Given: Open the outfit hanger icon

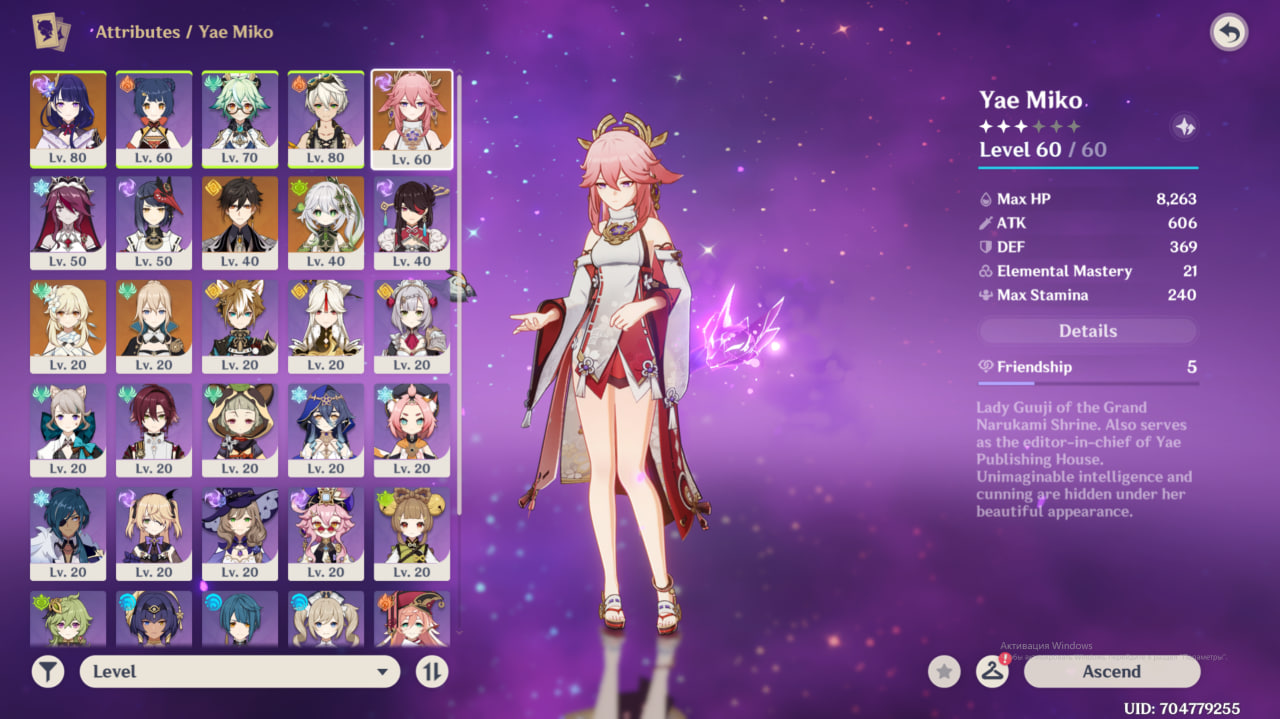Looking at the screenshot, I should pyautogui.click(x=992, y=672).
